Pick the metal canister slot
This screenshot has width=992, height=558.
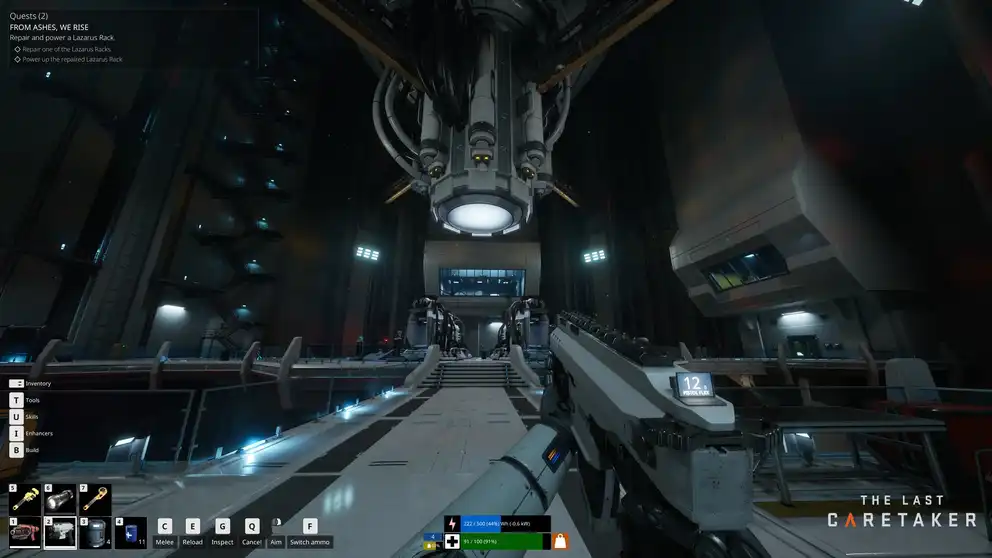[94, 533]
